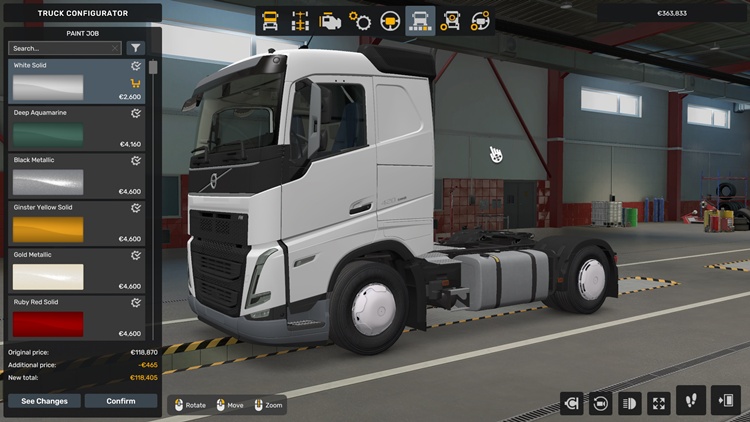Image resolution: width=750 pixels, height=422 pixels.
Task: Confirm the truck configuration
Action: pyautogui.click(x=121, y=401)
